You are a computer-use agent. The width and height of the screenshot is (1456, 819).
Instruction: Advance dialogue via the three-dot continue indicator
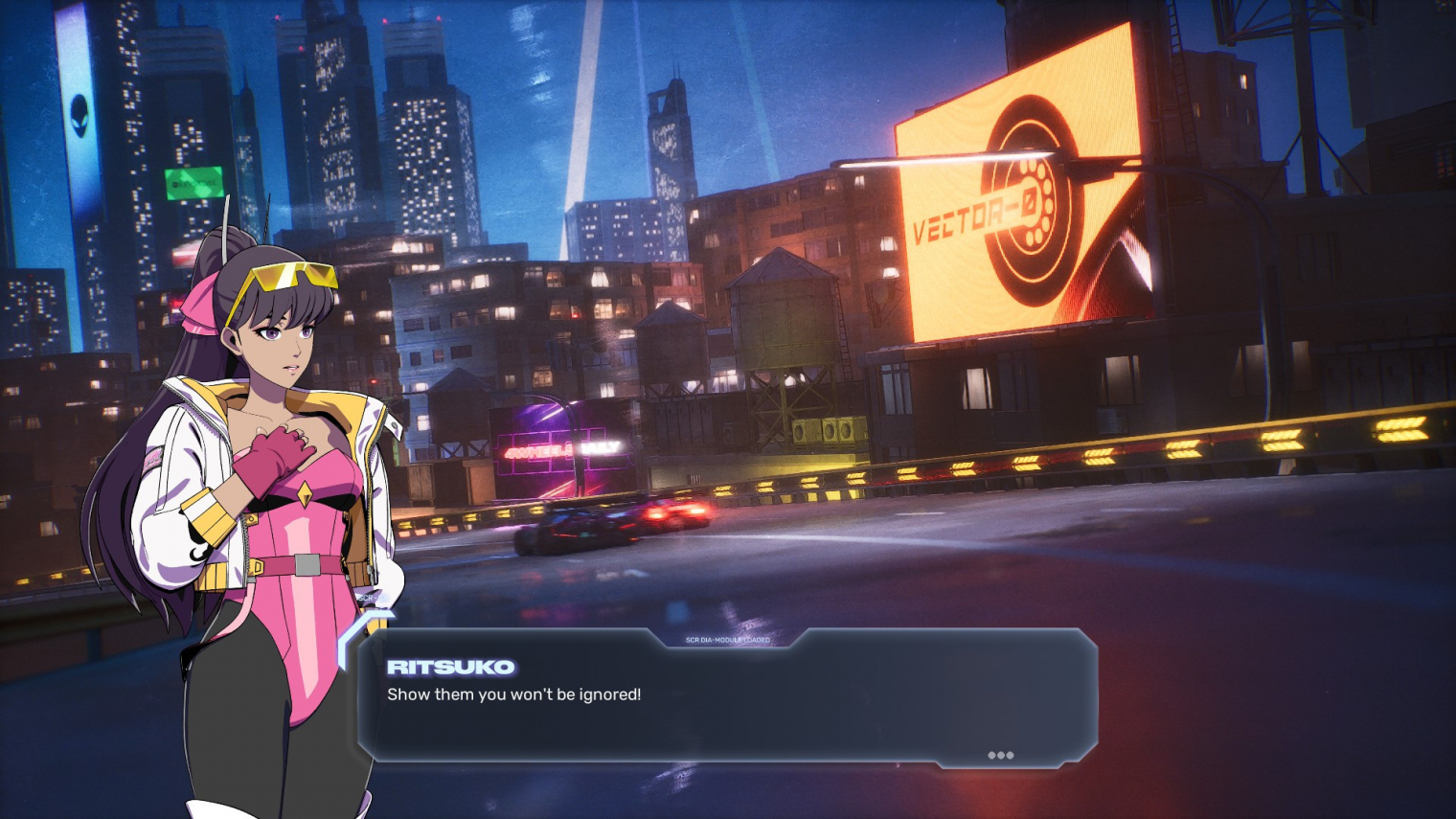(x=1000, y=755)
